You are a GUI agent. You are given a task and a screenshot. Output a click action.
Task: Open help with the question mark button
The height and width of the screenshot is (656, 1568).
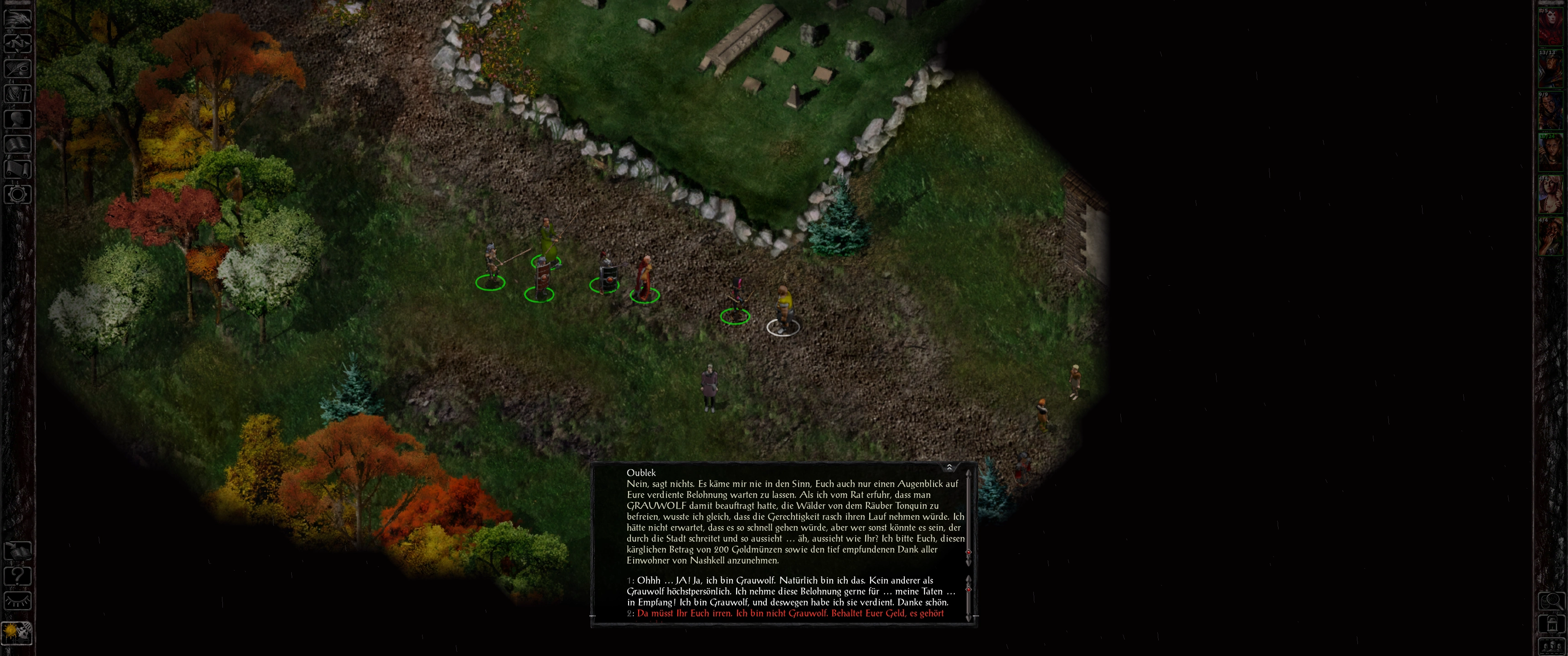18,576
